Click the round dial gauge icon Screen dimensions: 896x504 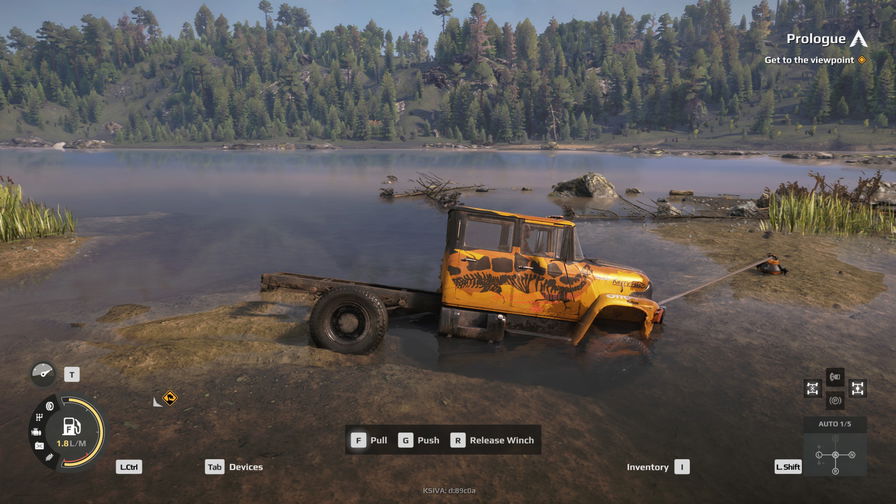coord(43,374)
